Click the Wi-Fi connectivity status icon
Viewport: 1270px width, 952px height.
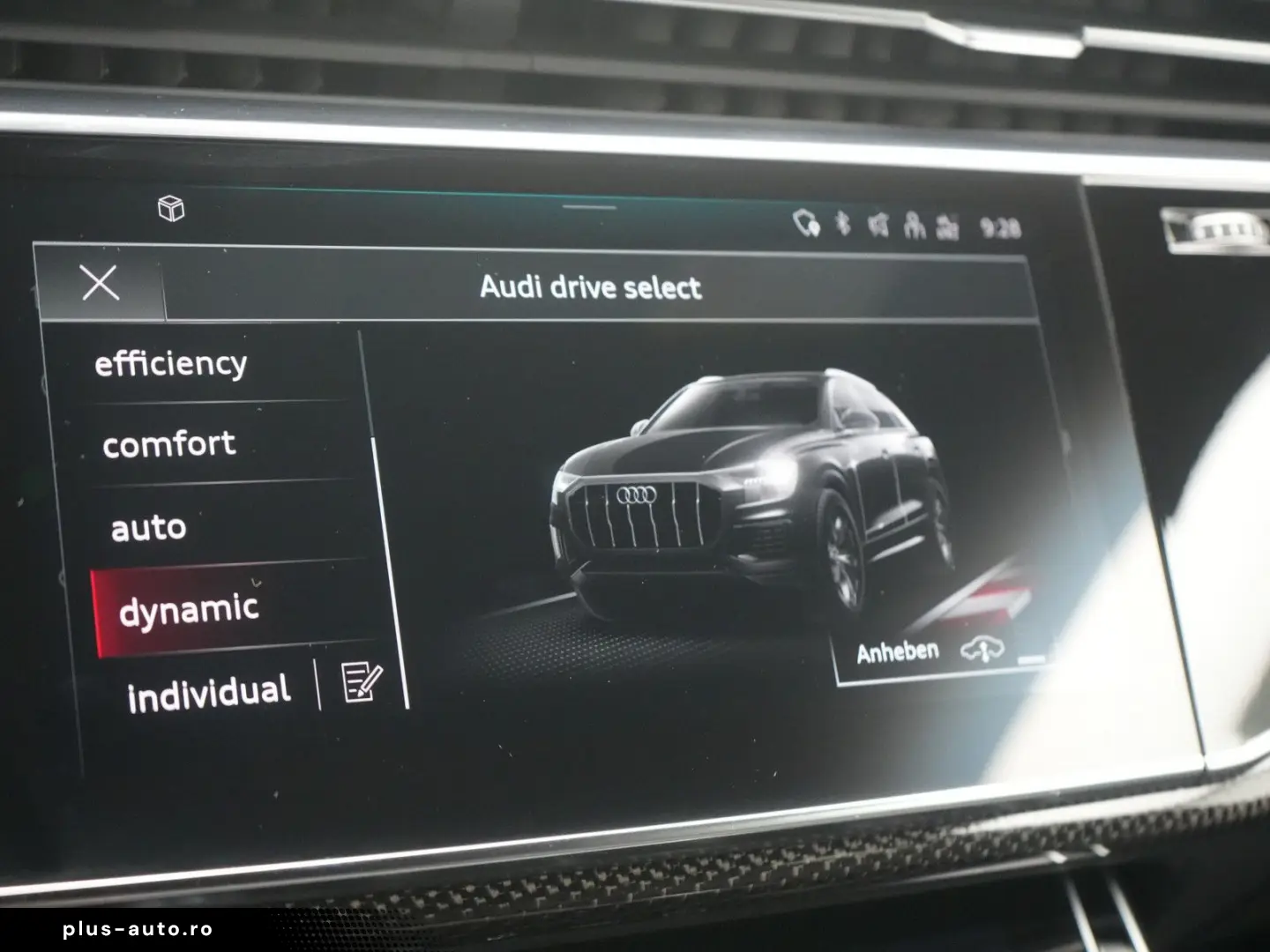click(x=878, y=225)
